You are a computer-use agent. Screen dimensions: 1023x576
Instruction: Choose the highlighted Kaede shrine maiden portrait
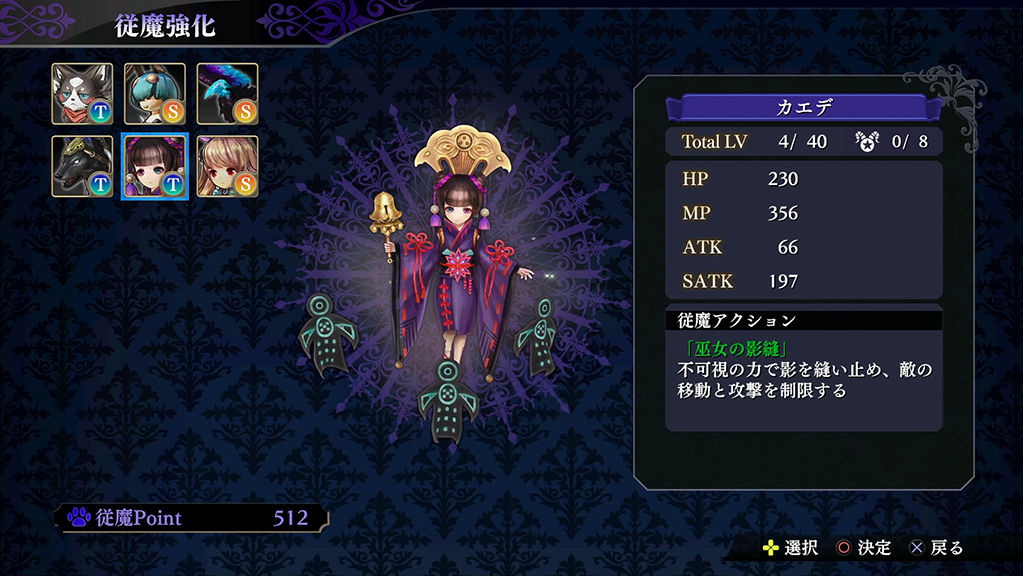(155, 166)
